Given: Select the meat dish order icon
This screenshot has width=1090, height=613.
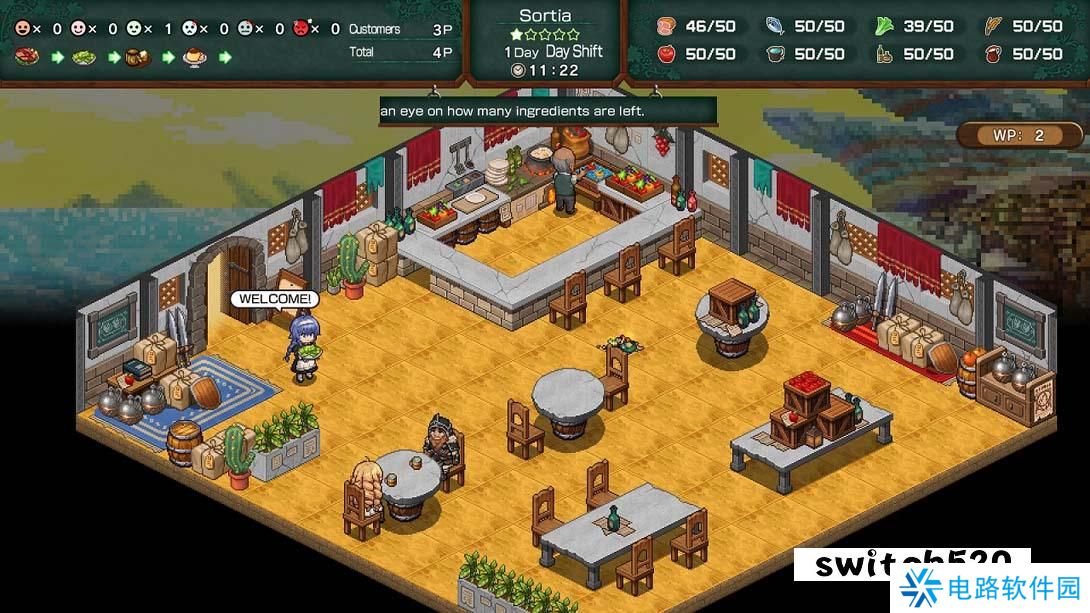Looking at the screenshot, I should point(27,57).
